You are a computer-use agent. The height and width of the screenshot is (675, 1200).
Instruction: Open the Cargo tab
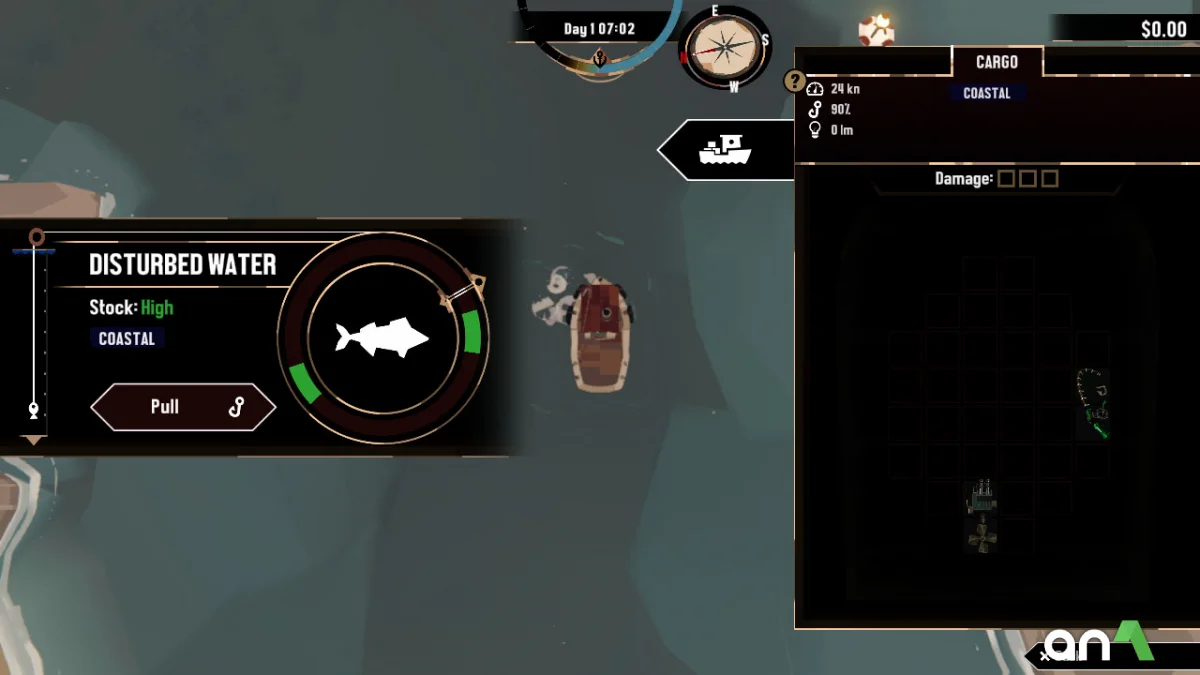coord(996,62)
